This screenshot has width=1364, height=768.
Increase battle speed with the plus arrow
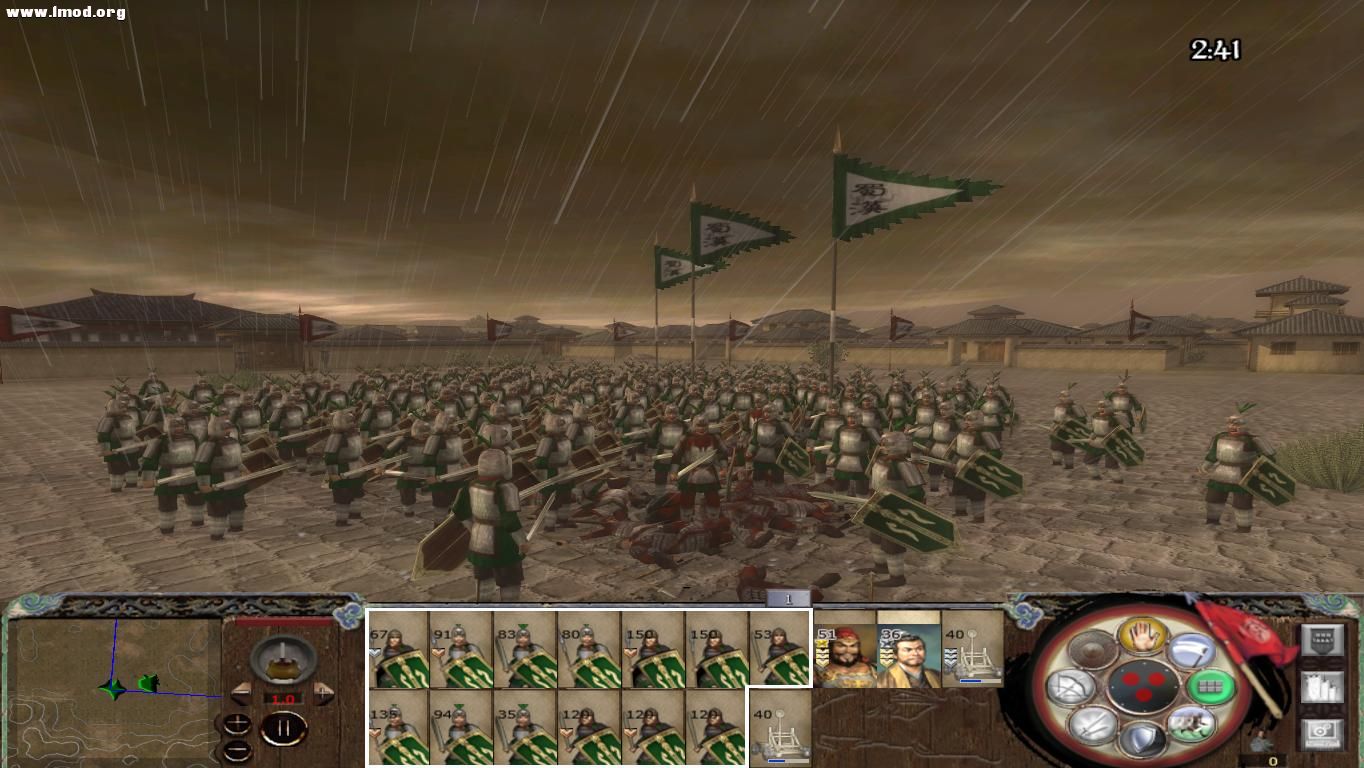[x=323, y=693]
